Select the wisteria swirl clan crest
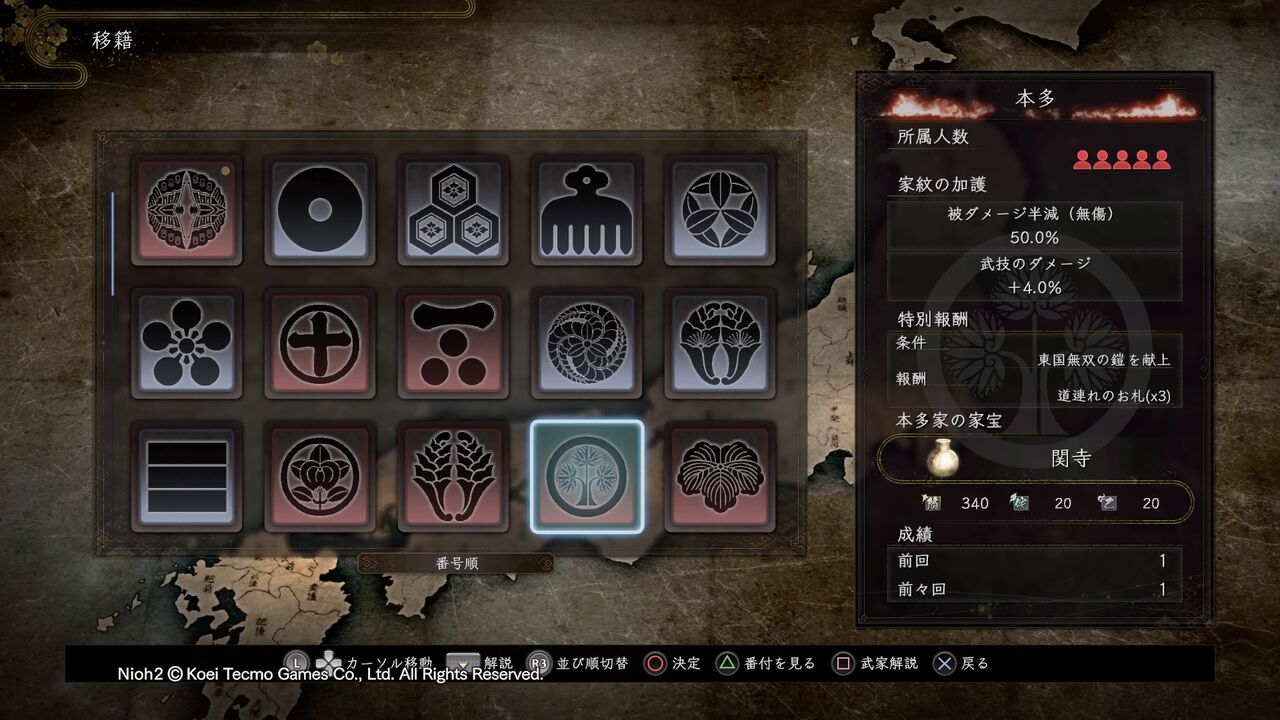Image resolution: width=1280 pixels, height=720 pixels. [x=587, y=346]
